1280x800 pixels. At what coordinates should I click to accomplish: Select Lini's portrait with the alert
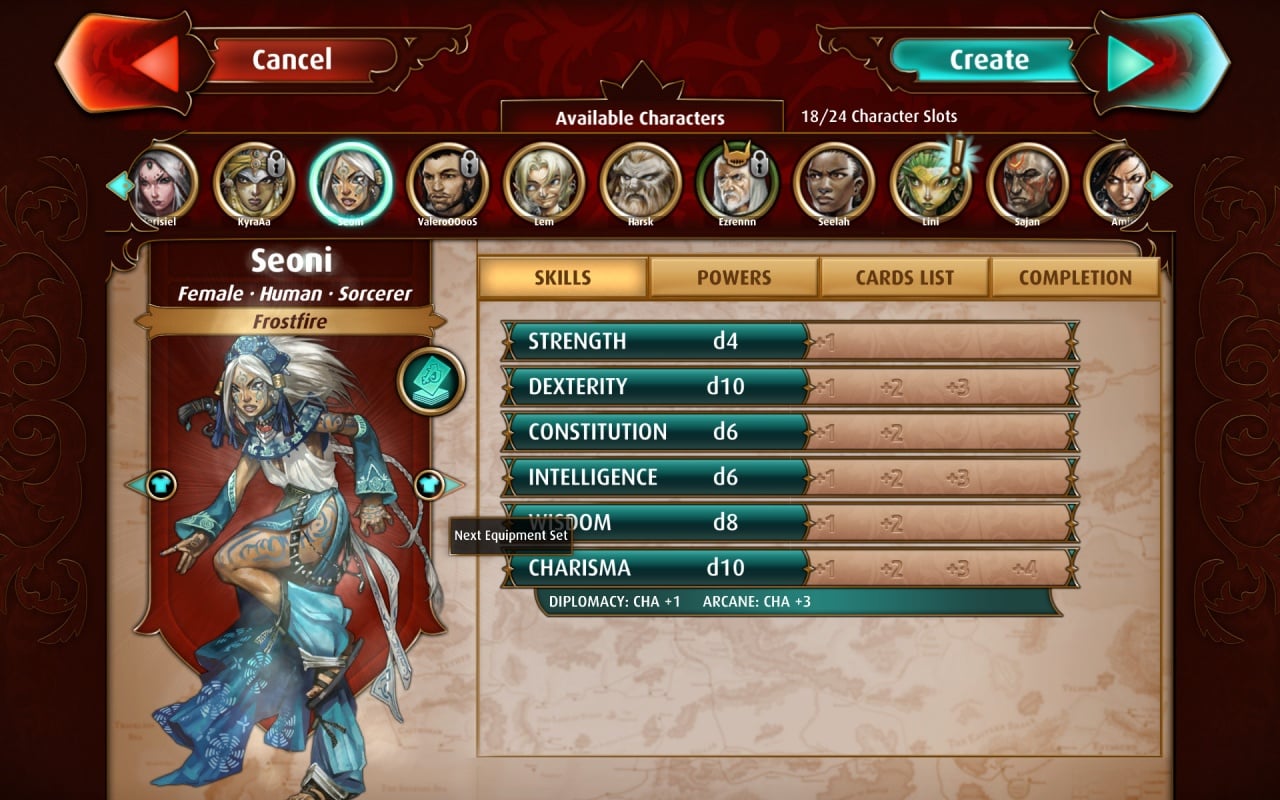point(931,181)
